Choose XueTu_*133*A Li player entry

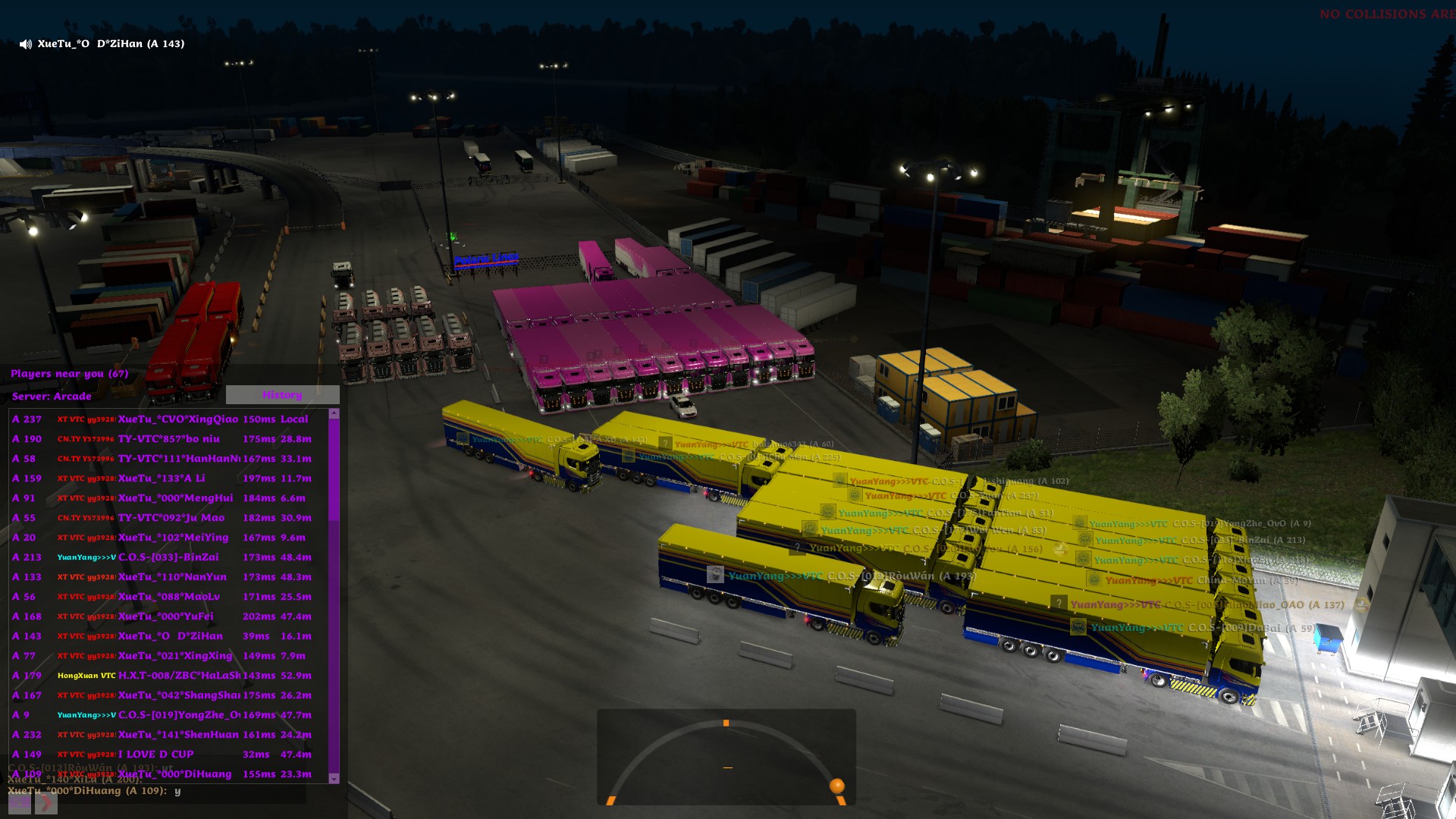161,479
